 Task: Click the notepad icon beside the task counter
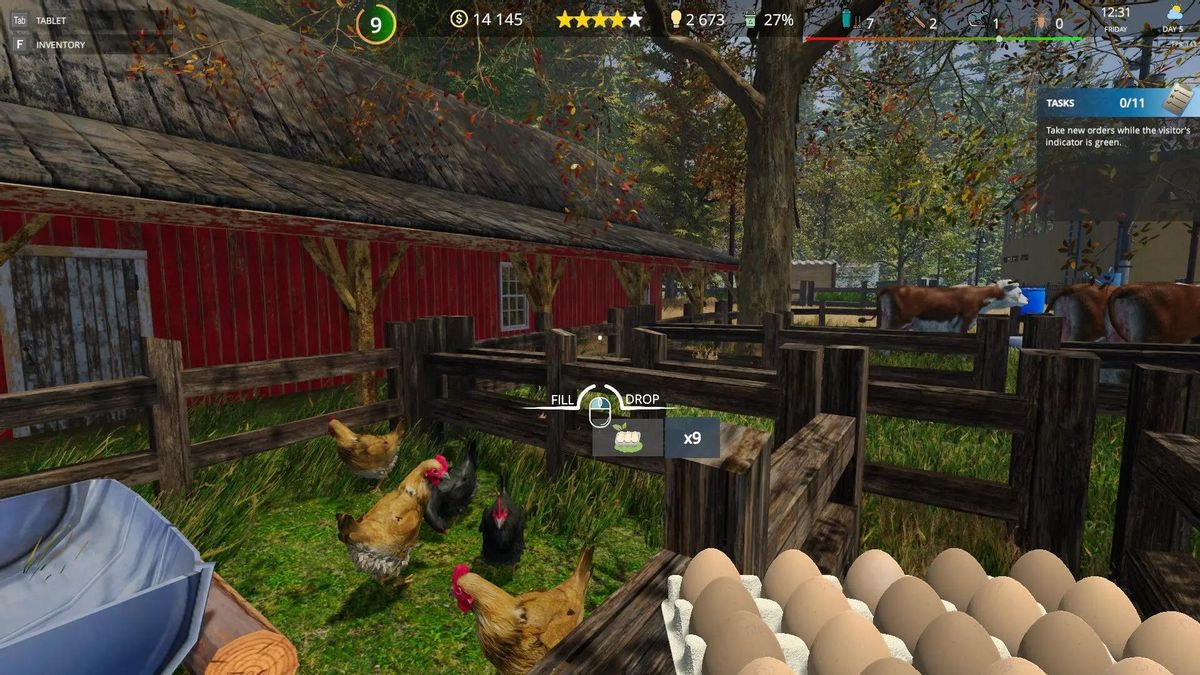1178,99
